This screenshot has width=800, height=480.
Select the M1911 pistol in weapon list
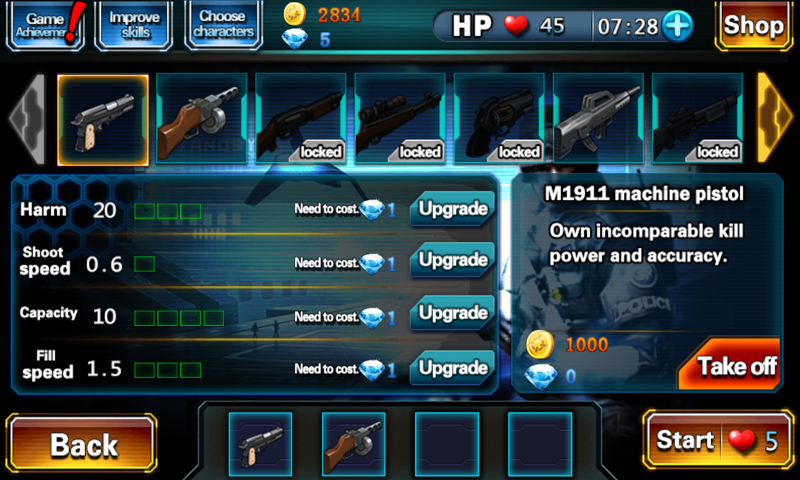coord(103,119)
